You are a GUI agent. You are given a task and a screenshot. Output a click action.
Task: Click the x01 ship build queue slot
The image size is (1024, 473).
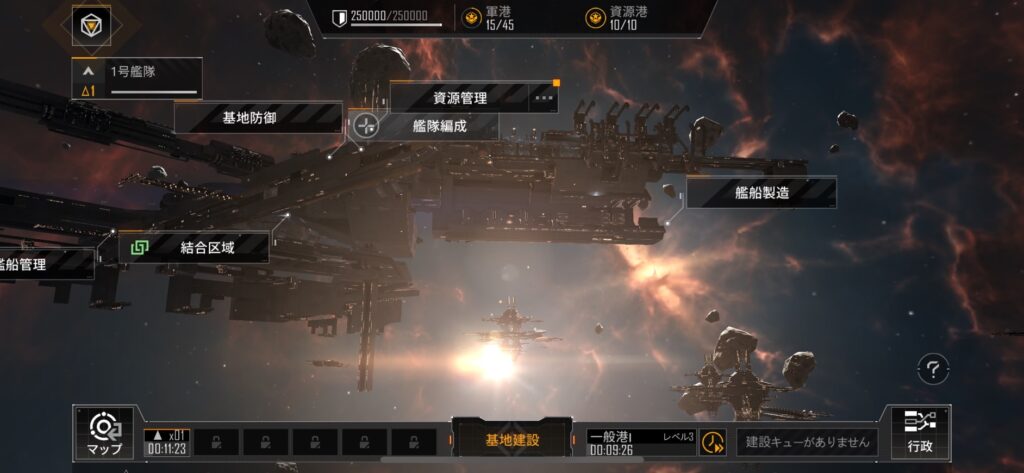[x=166, y=442]
